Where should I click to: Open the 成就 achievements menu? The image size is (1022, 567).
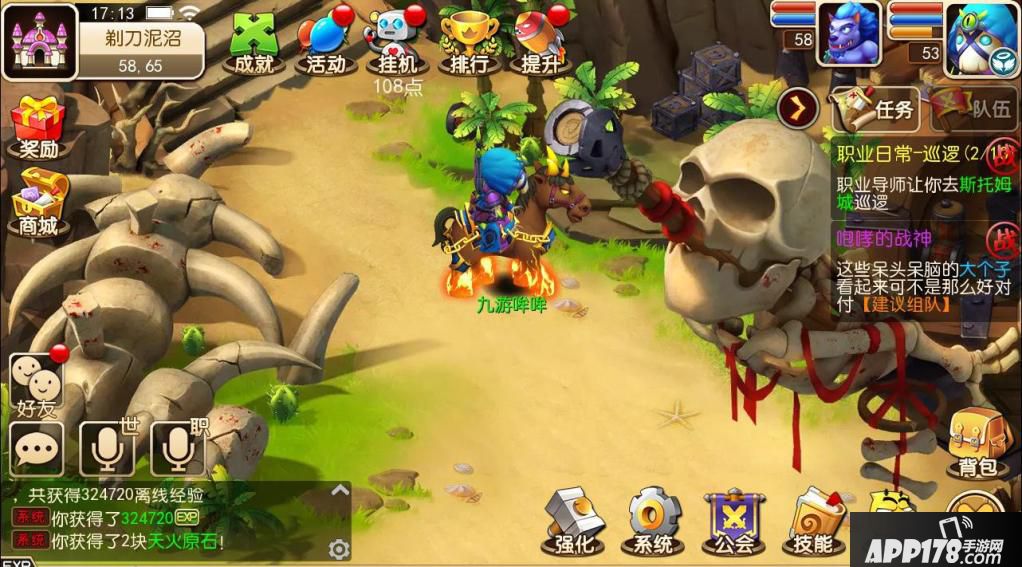pyautogui.click(x=252, y=43)
